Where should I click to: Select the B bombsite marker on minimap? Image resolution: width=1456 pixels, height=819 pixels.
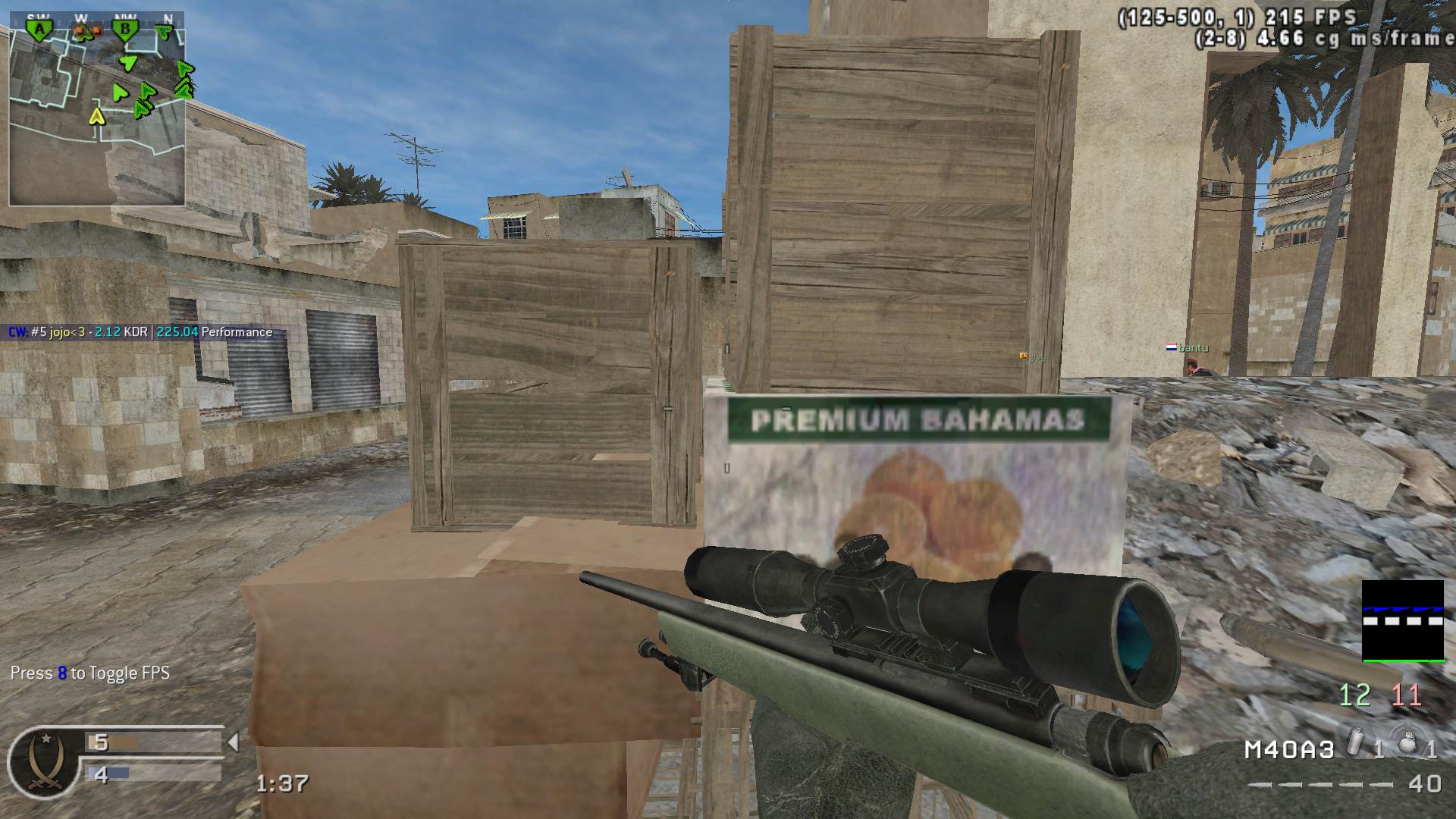click(125, 30)
